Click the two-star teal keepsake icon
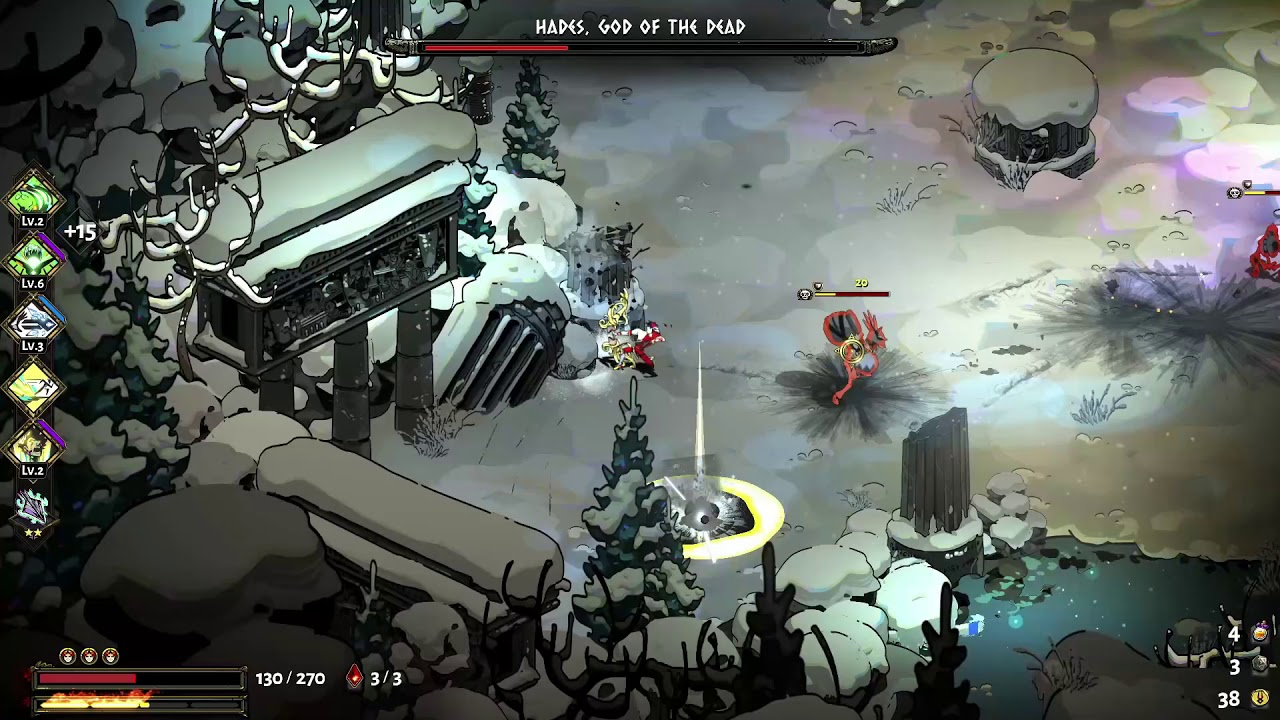1280x720 pixels. pos(33,508)
